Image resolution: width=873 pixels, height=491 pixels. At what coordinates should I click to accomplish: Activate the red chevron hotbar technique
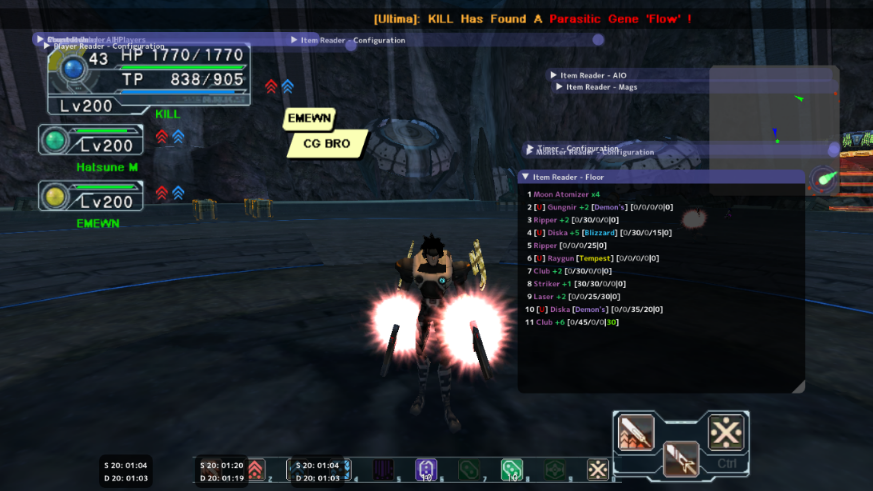point(255,469)
